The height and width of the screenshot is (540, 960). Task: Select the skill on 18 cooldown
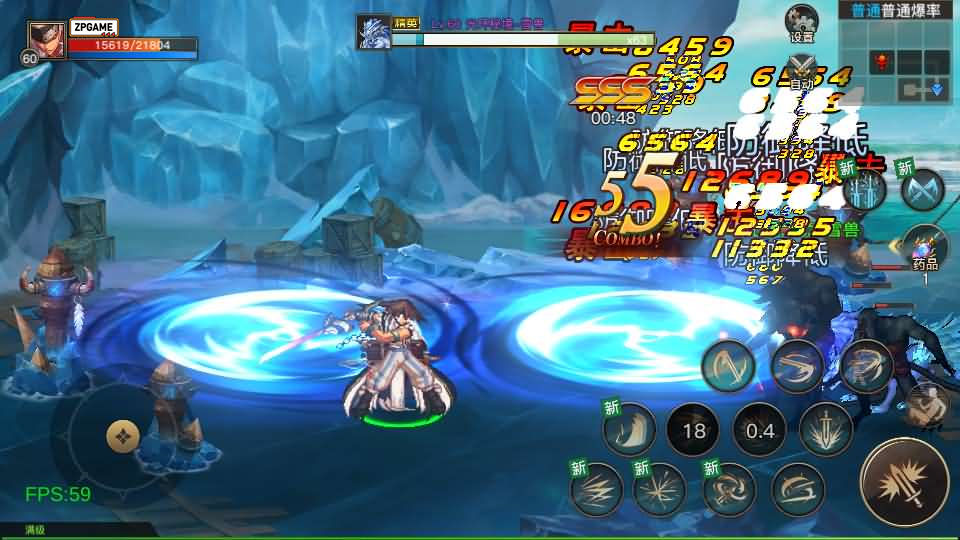691,431
